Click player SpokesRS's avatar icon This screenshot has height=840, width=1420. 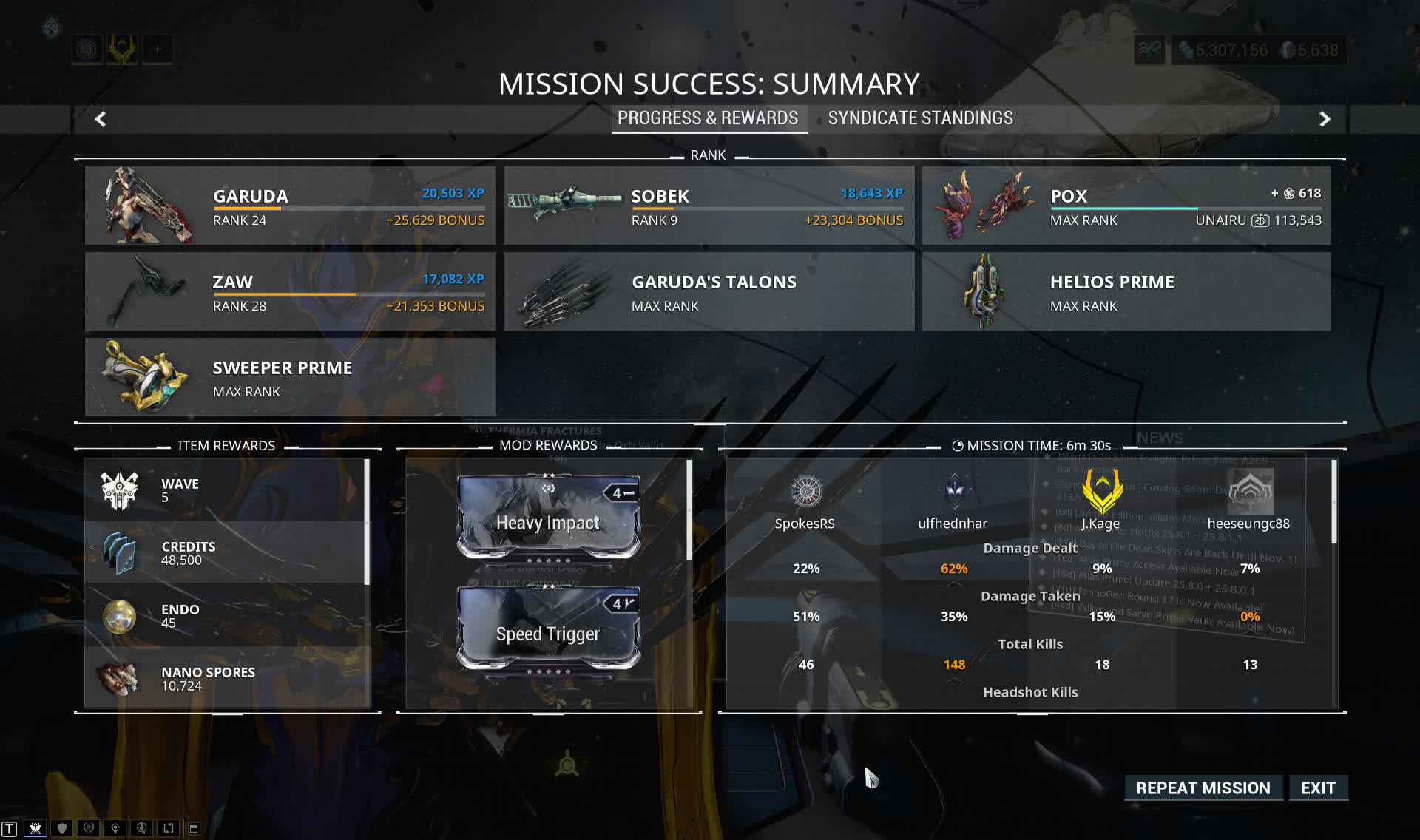tap(805, 492)
